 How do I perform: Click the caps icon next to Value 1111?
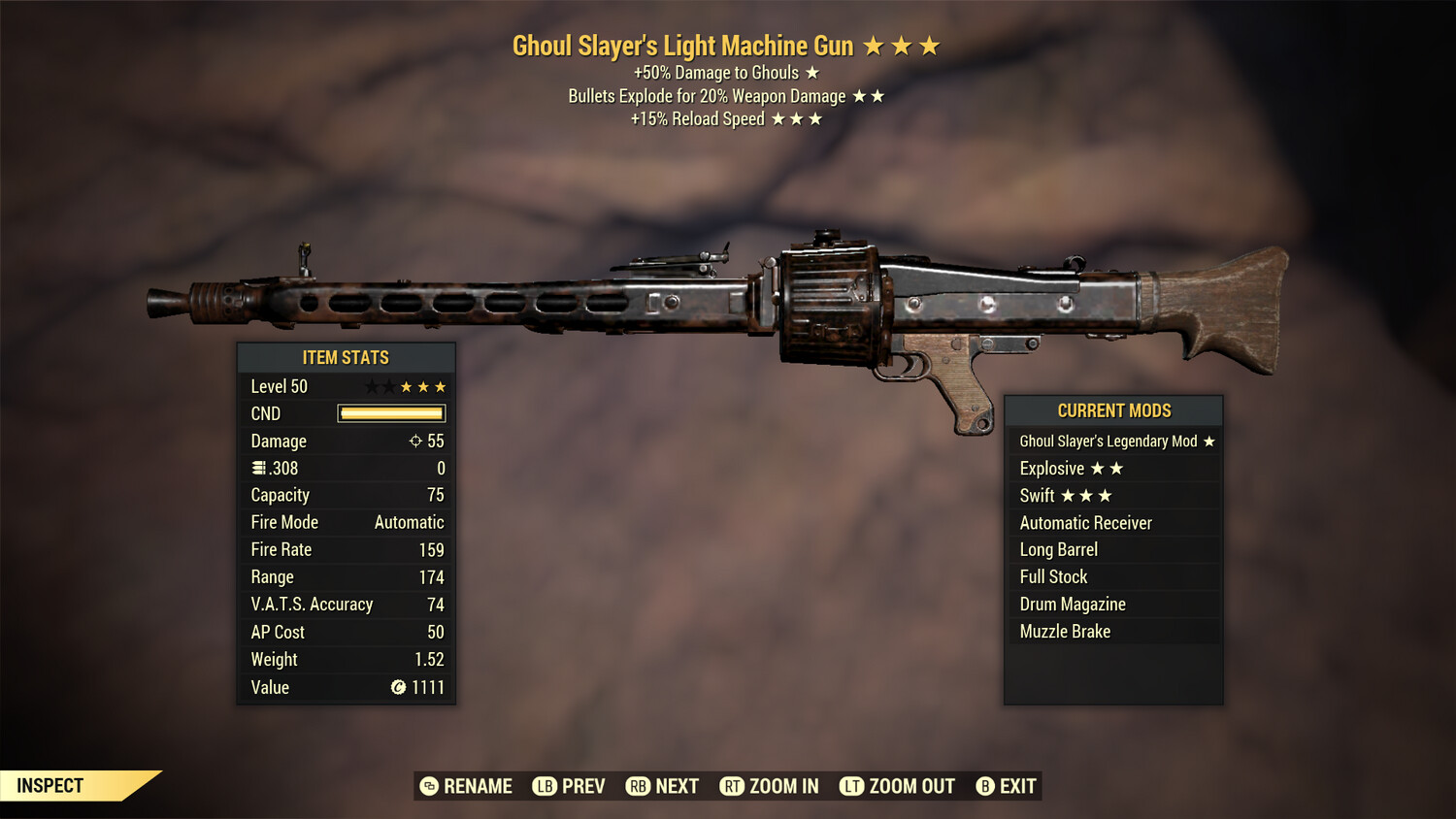pyautogui.click(x=397, y=688)
